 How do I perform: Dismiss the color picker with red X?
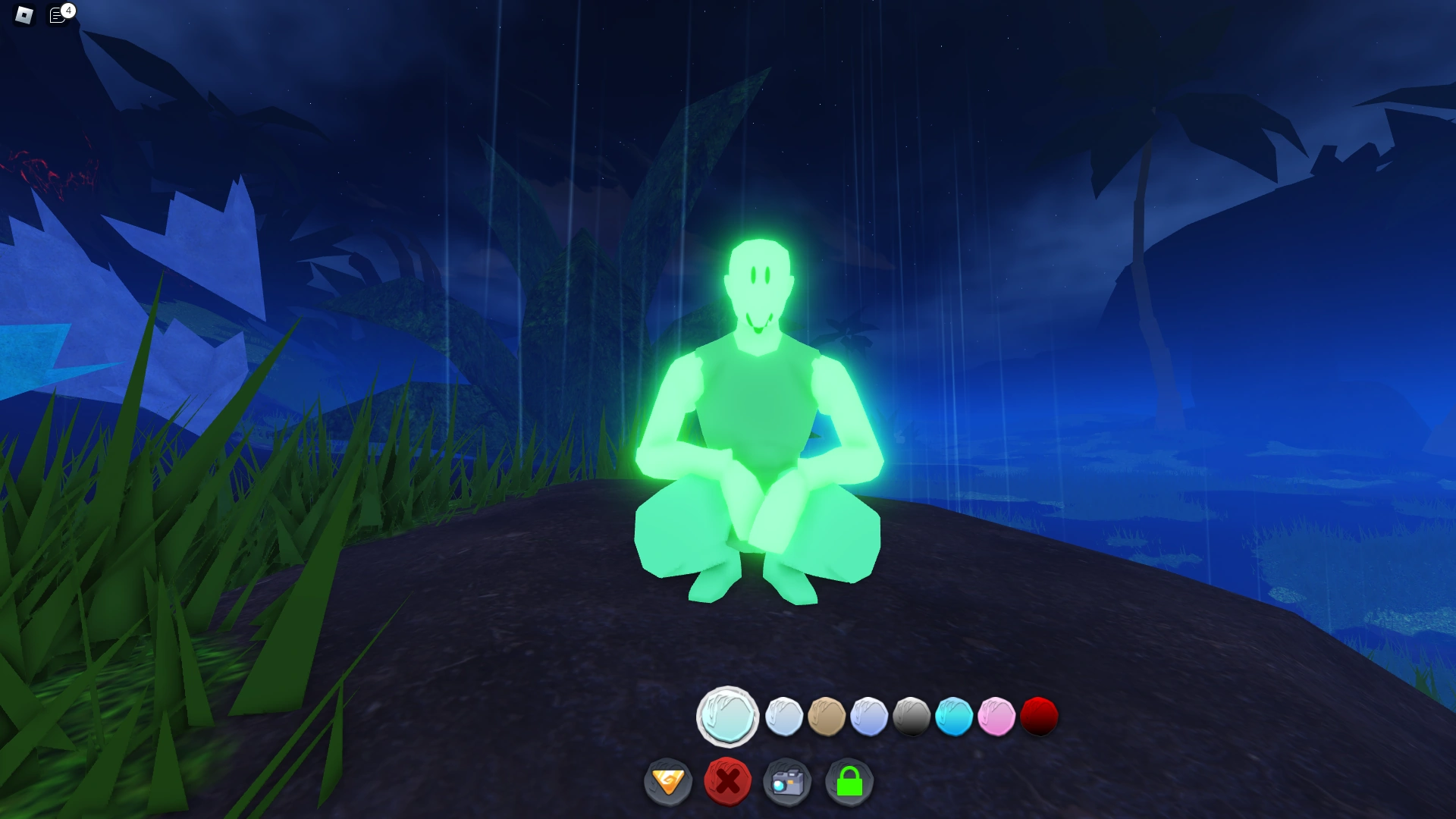pyautogui.click(x=728, y=782)
